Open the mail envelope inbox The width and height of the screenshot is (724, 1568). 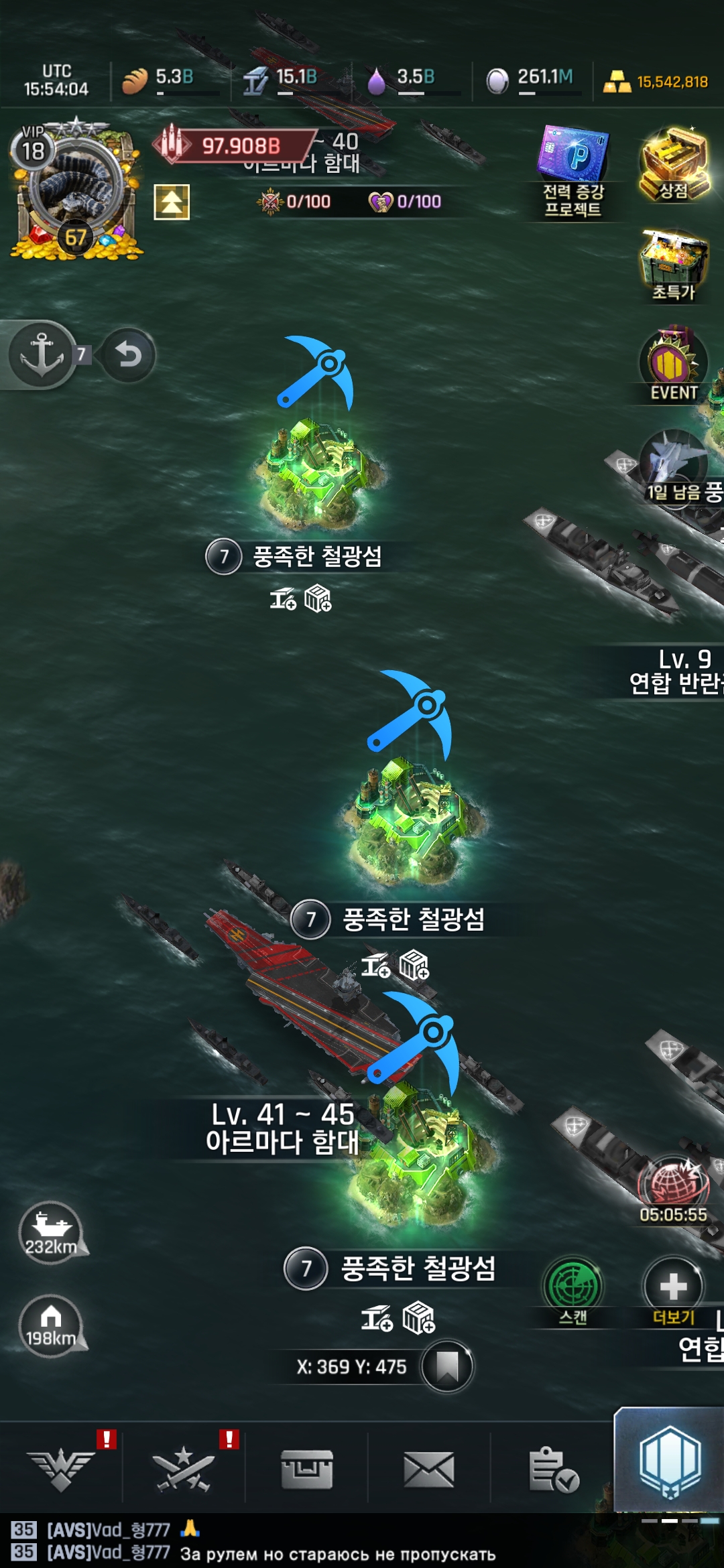(429, 1469)
